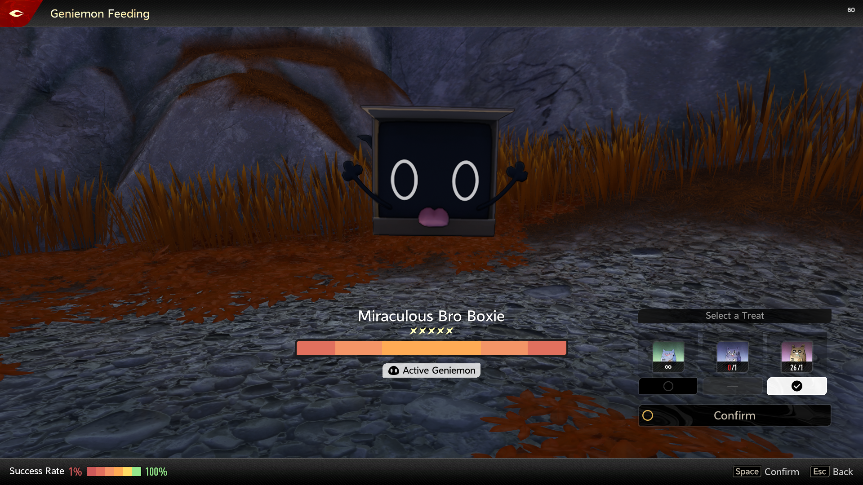The width and height of the screenshot is (863, 485).
Task: Select the green-background treat with infinite count
Action: tap(668, 354)
